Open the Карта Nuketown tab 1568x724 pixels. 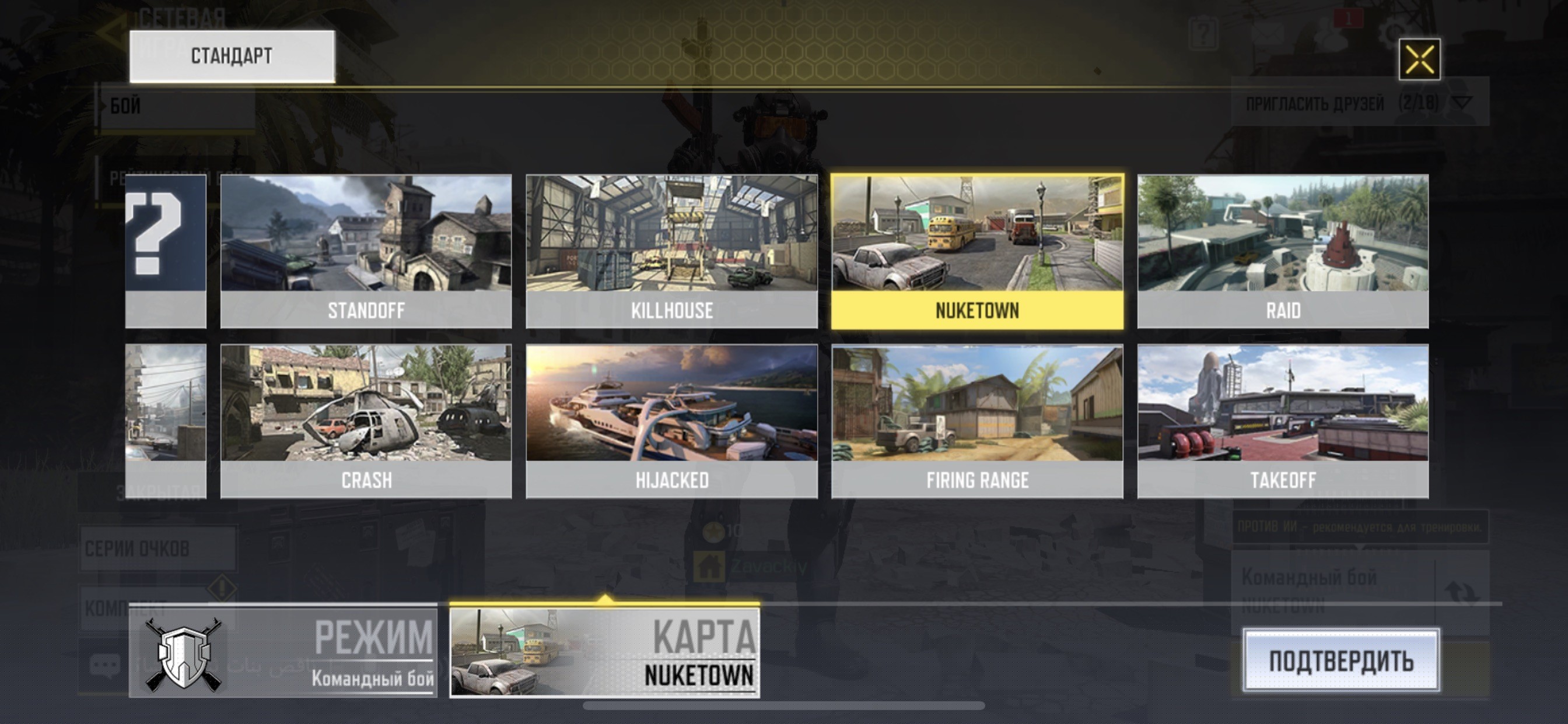604,652
